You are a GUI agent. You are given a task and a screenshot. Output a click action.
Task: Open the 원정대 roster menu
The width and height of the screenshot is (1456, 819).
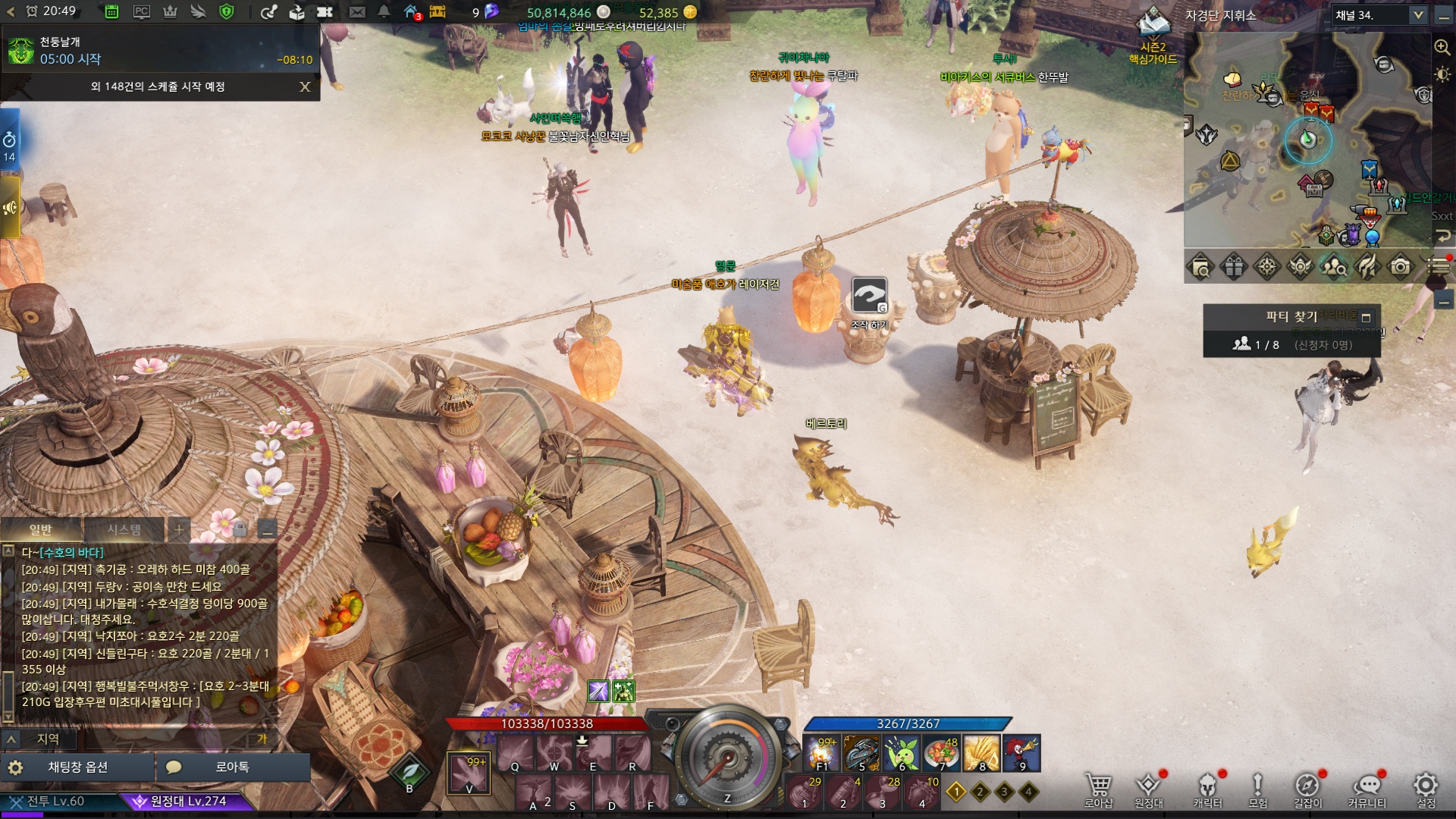[1148, 789]
